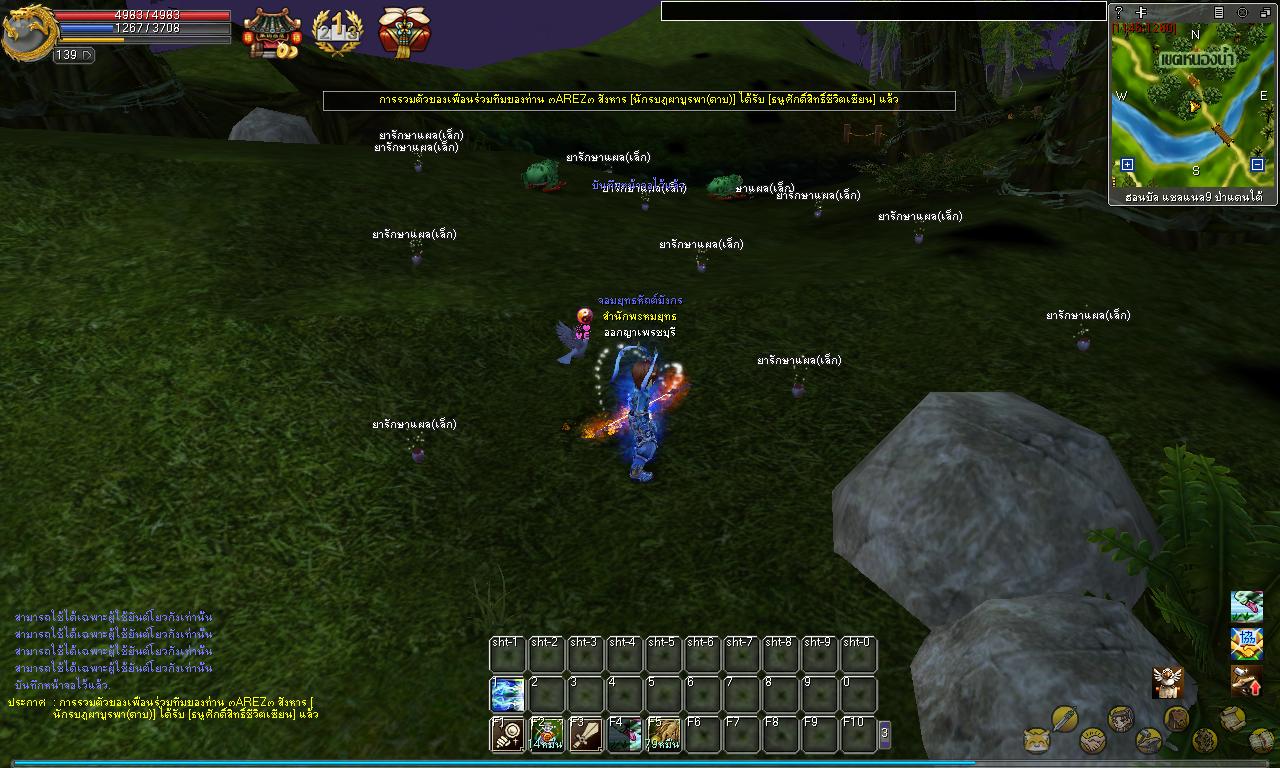Use the F2 potion item slot

tap(546, 734)
